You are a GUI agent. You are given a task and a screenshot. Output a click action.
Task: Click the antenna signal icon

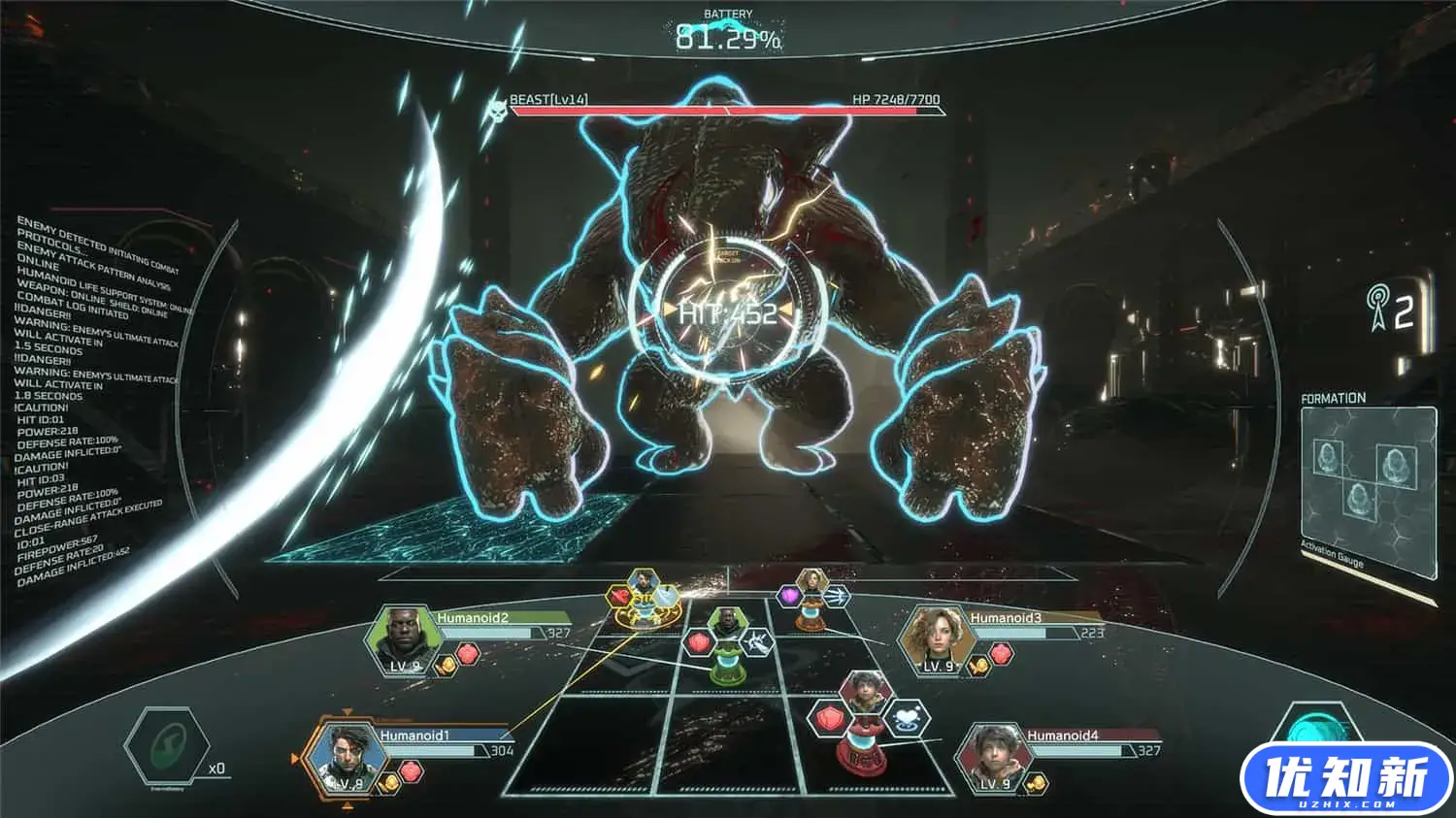click(1378, 309)
